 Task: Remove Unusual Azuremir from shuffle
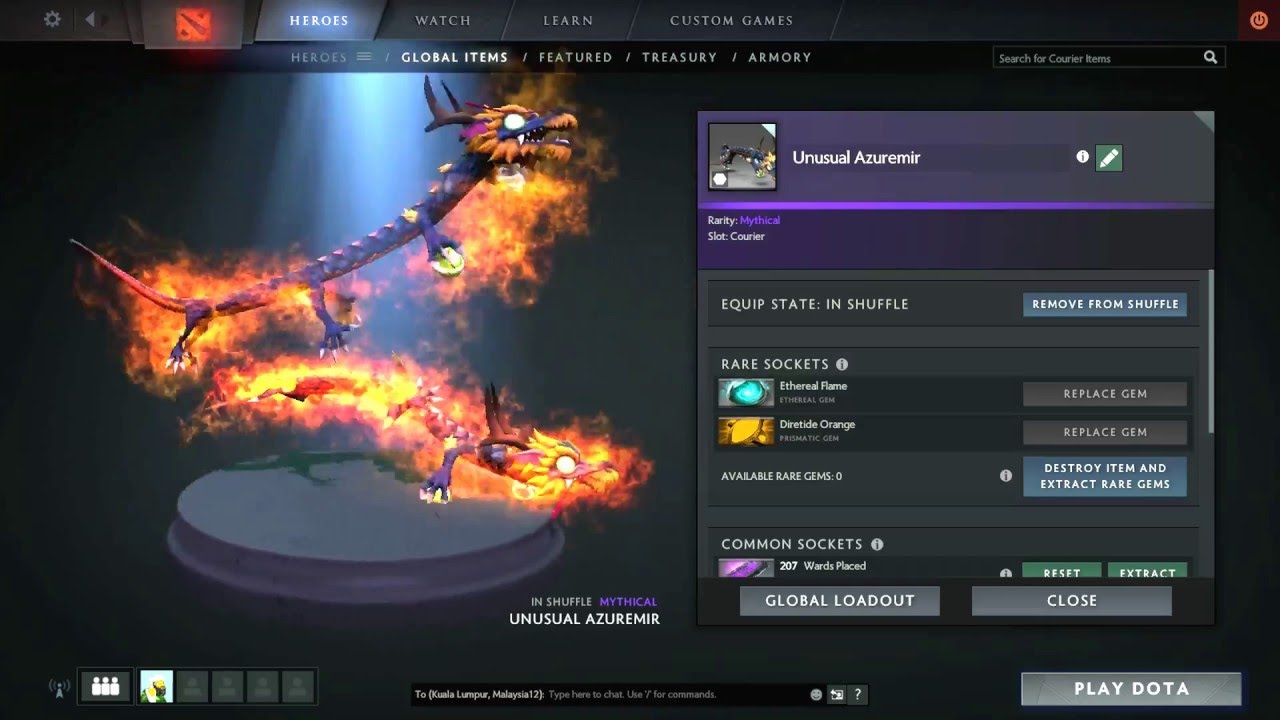(1105, 304)
